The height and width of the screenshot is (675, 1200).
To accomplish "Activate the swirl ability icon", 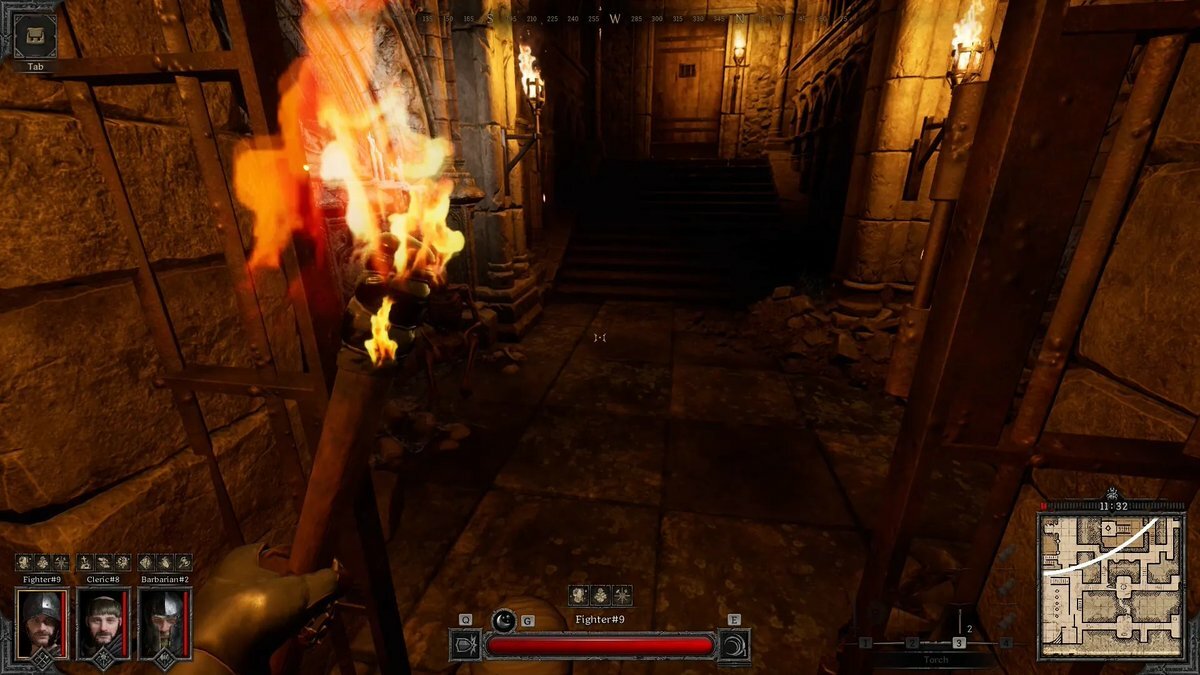I will pyautogui.click(x=734, y=645).
